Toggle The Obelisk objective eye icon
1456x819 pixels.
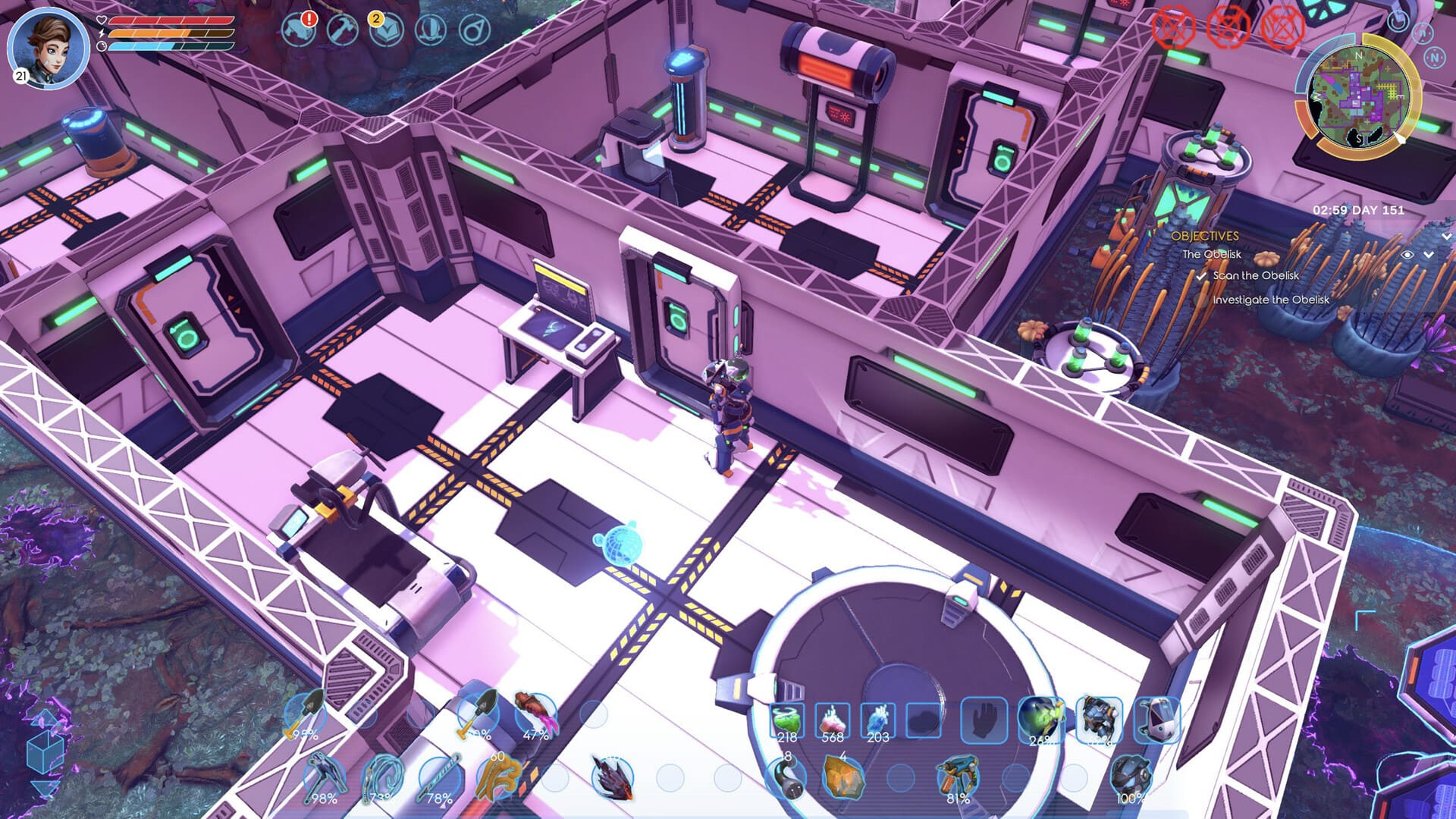(x=1407, y=255)
